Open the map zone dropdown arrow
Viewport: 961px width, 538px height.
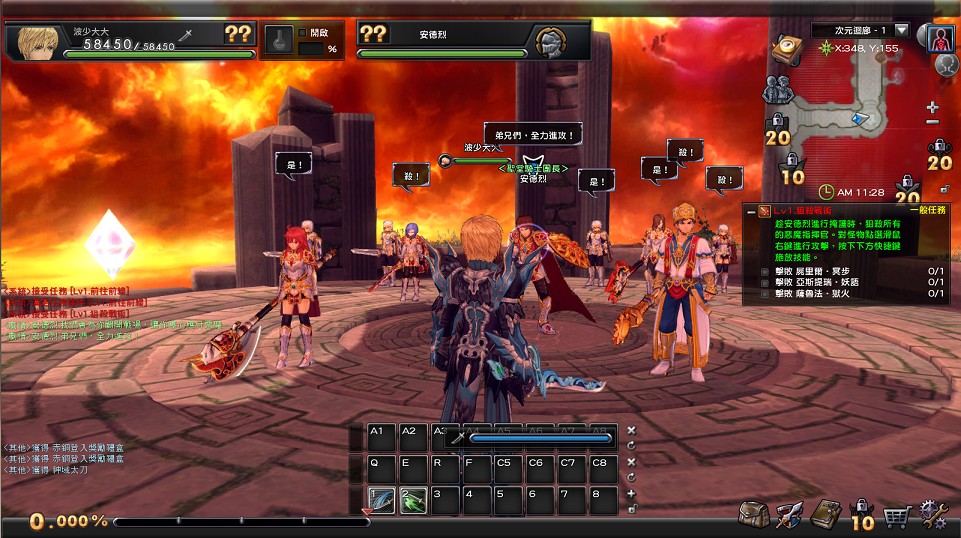coord(901,31)
